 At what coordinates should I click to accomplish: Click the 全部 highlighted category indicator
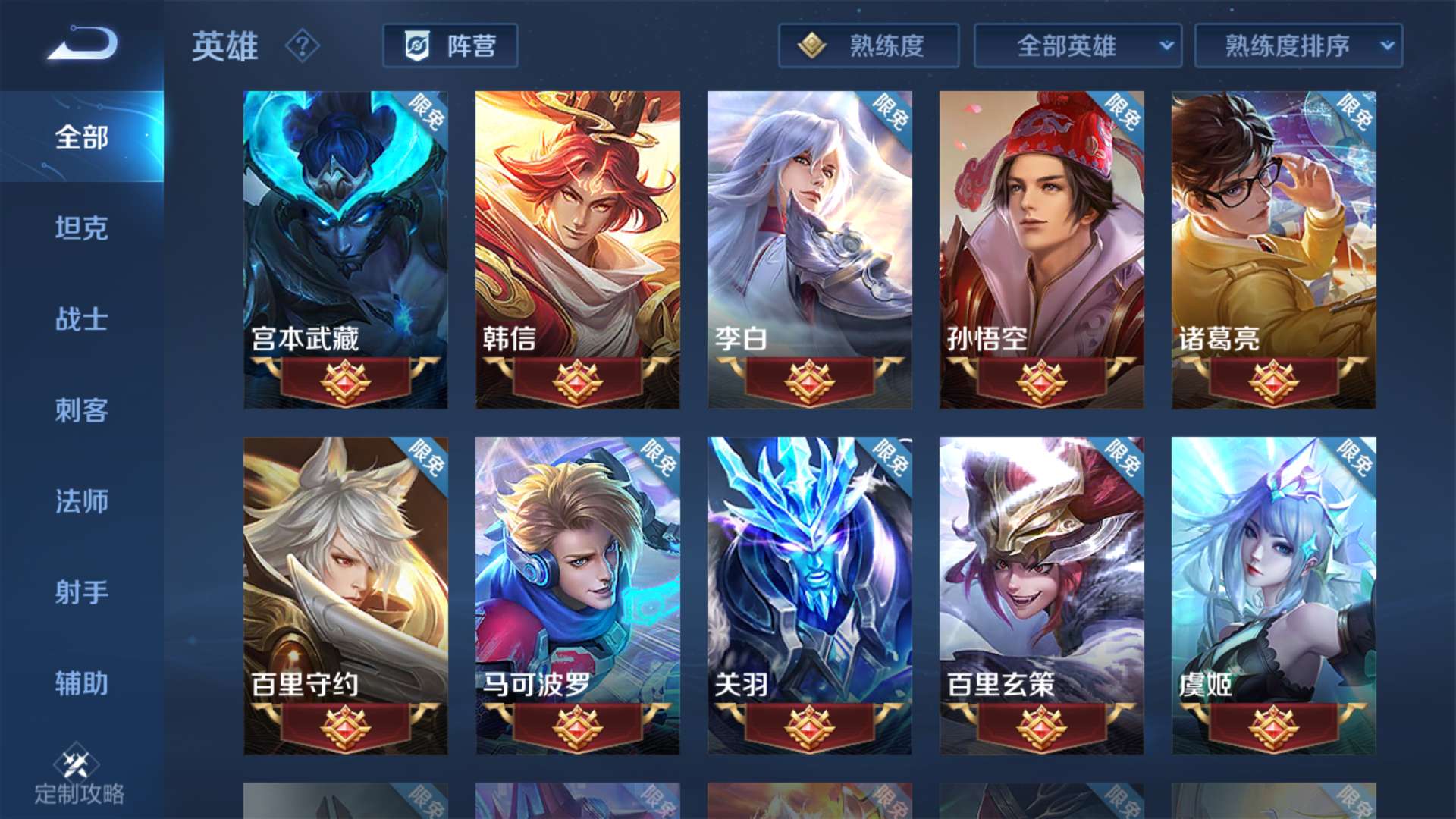[x=81, y=138]
